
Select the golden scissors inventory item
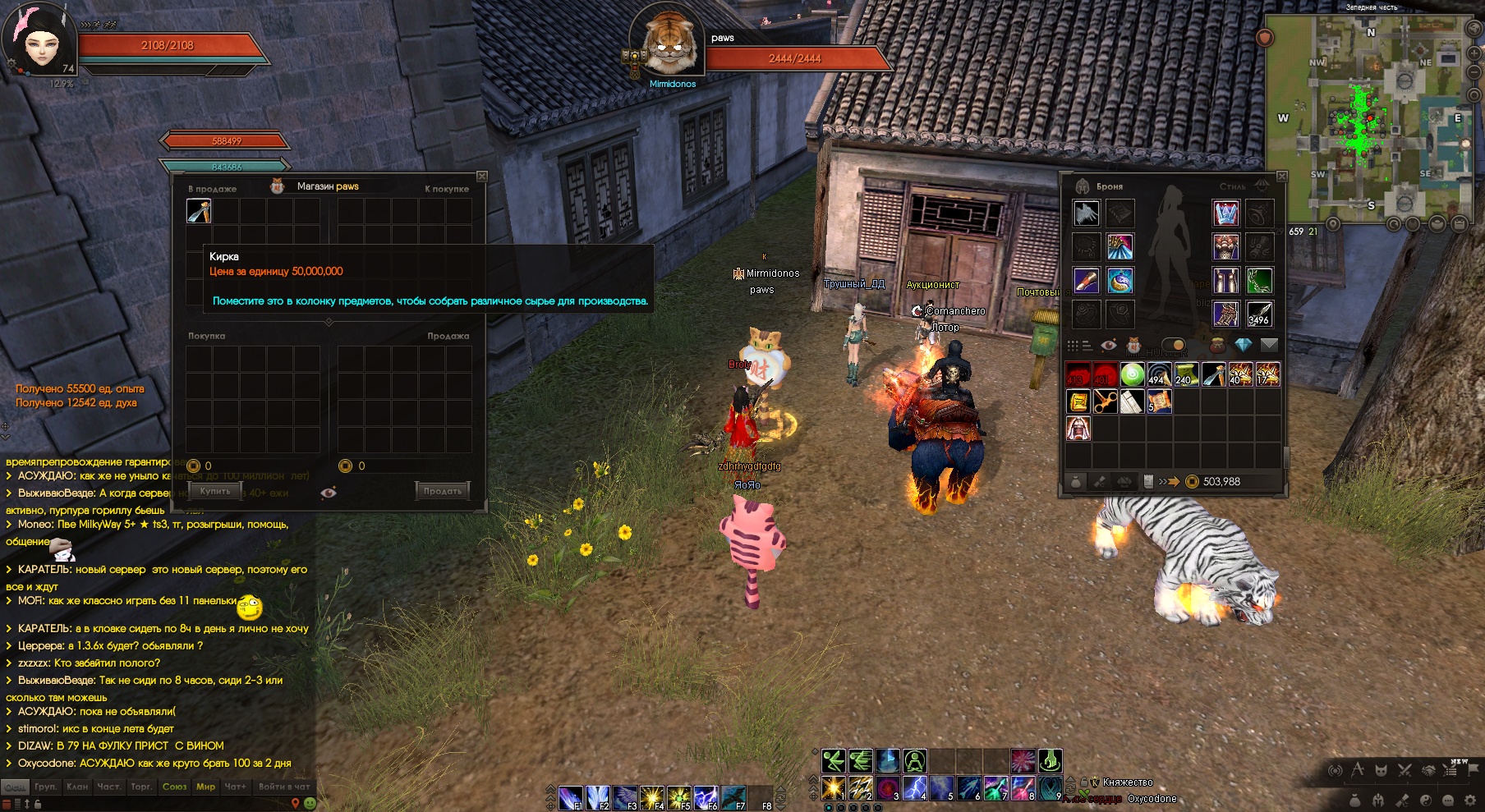(x=1105, y=401)
